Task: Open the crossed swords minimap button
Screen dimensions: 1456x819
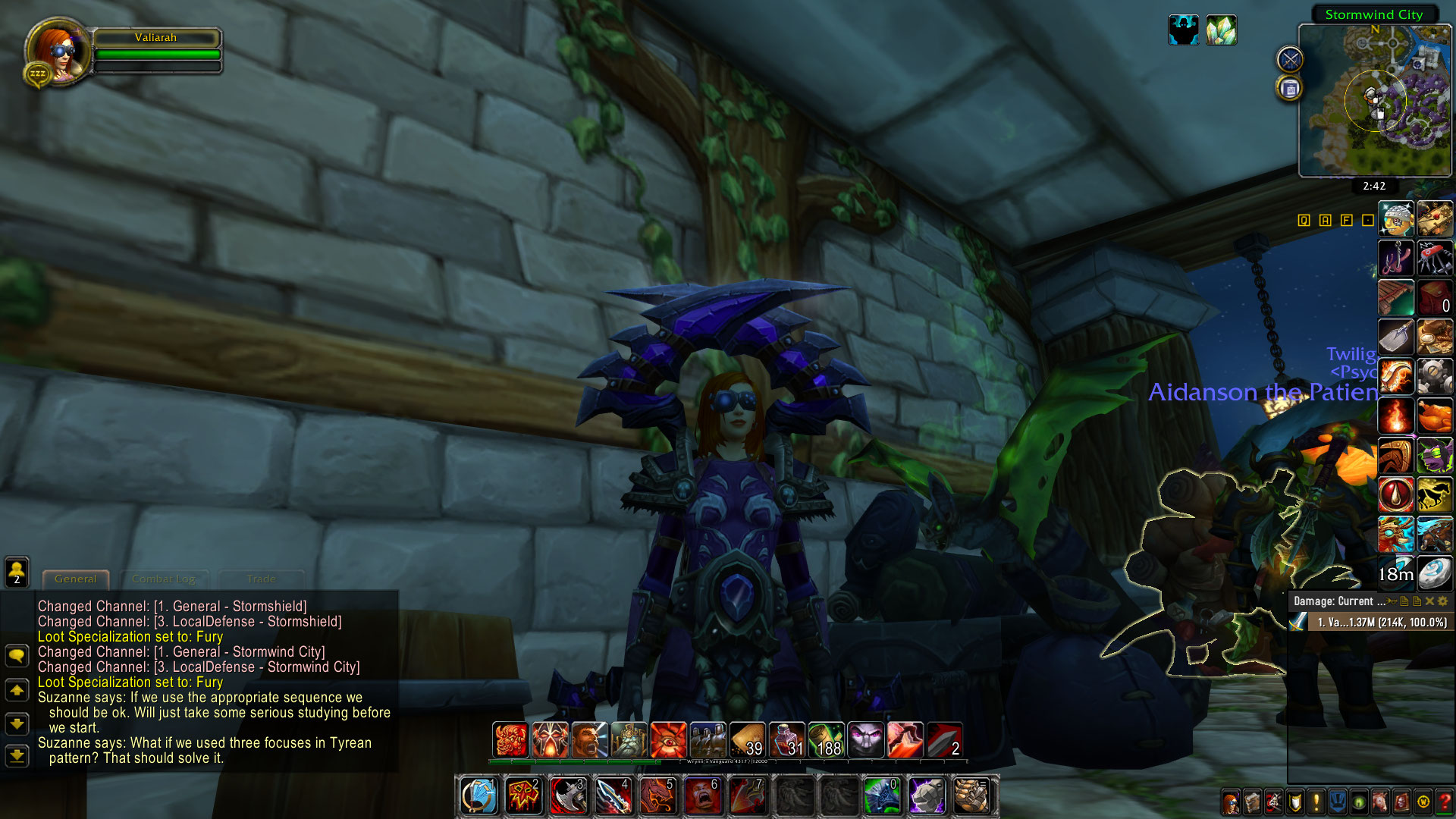Action: [1290, 59]
